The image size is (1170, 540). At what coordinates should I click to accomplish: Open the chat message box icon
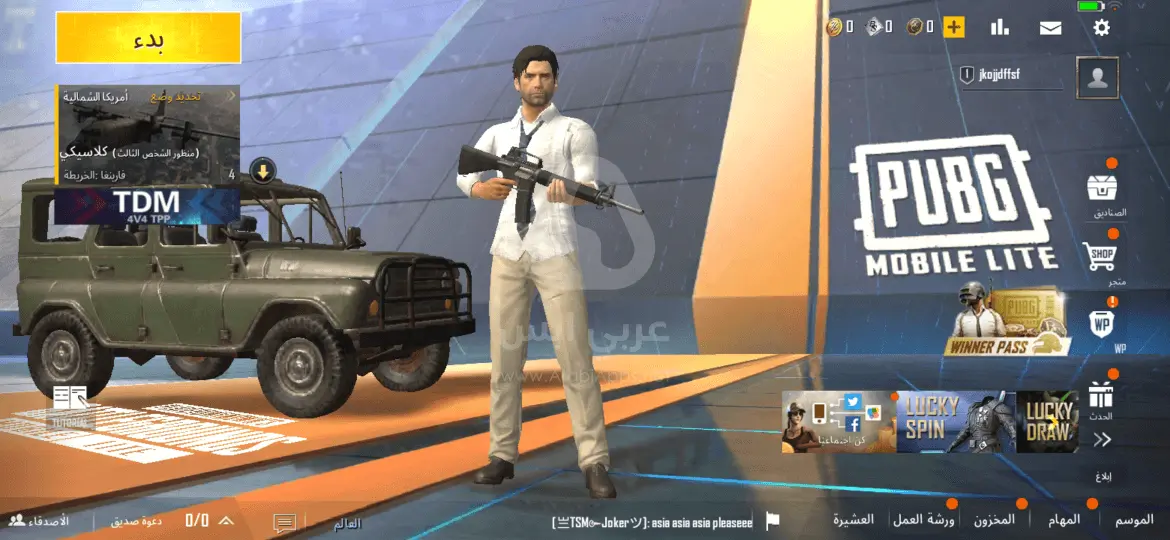[x=285, y=522]
